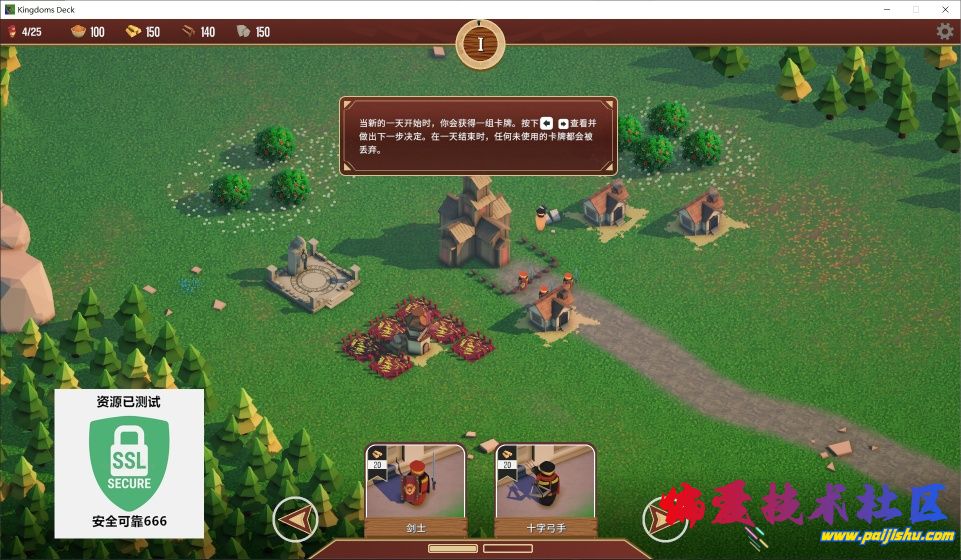
Task: Switch to the second card page indicator
Action: [x=507, y=549]
